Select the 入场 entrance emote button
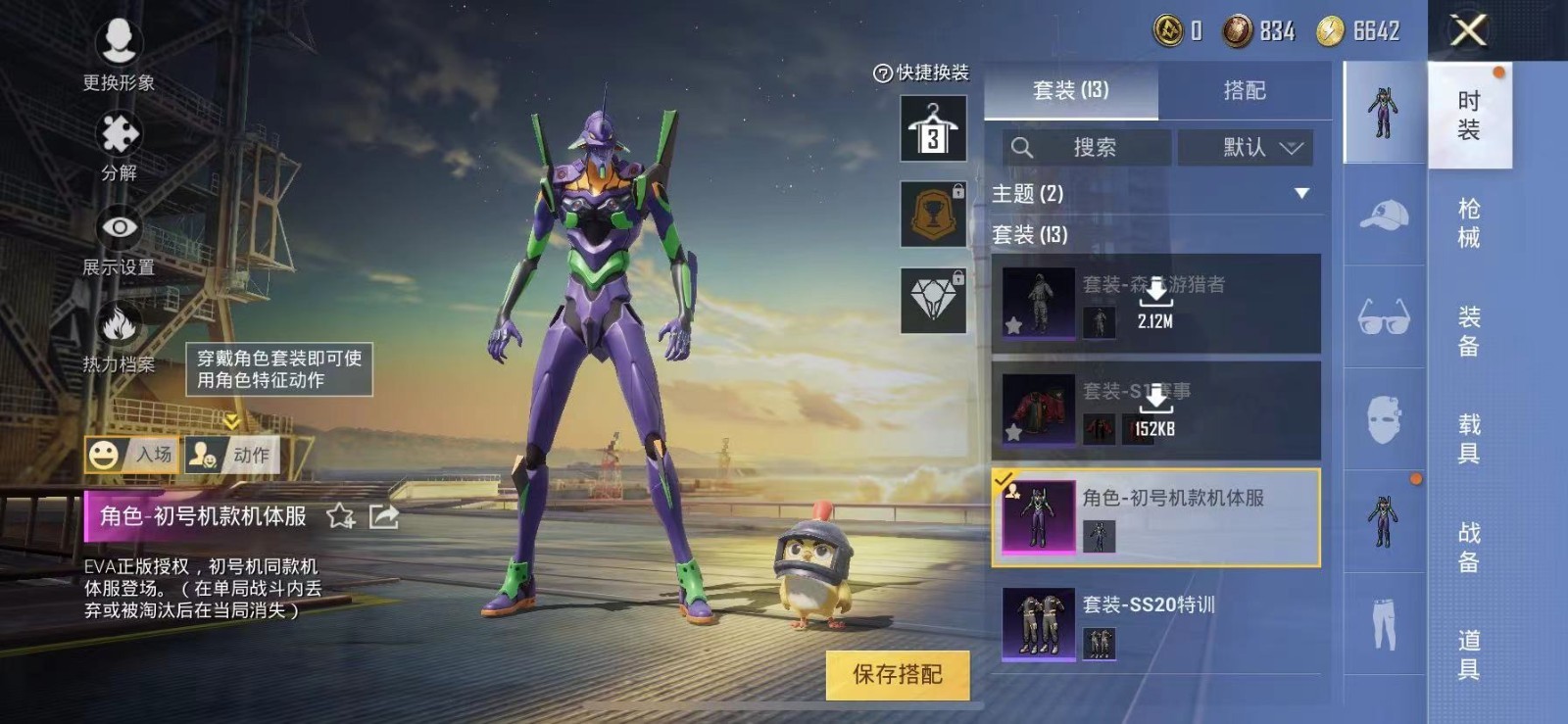1568x724 pixels. [131, 455]
